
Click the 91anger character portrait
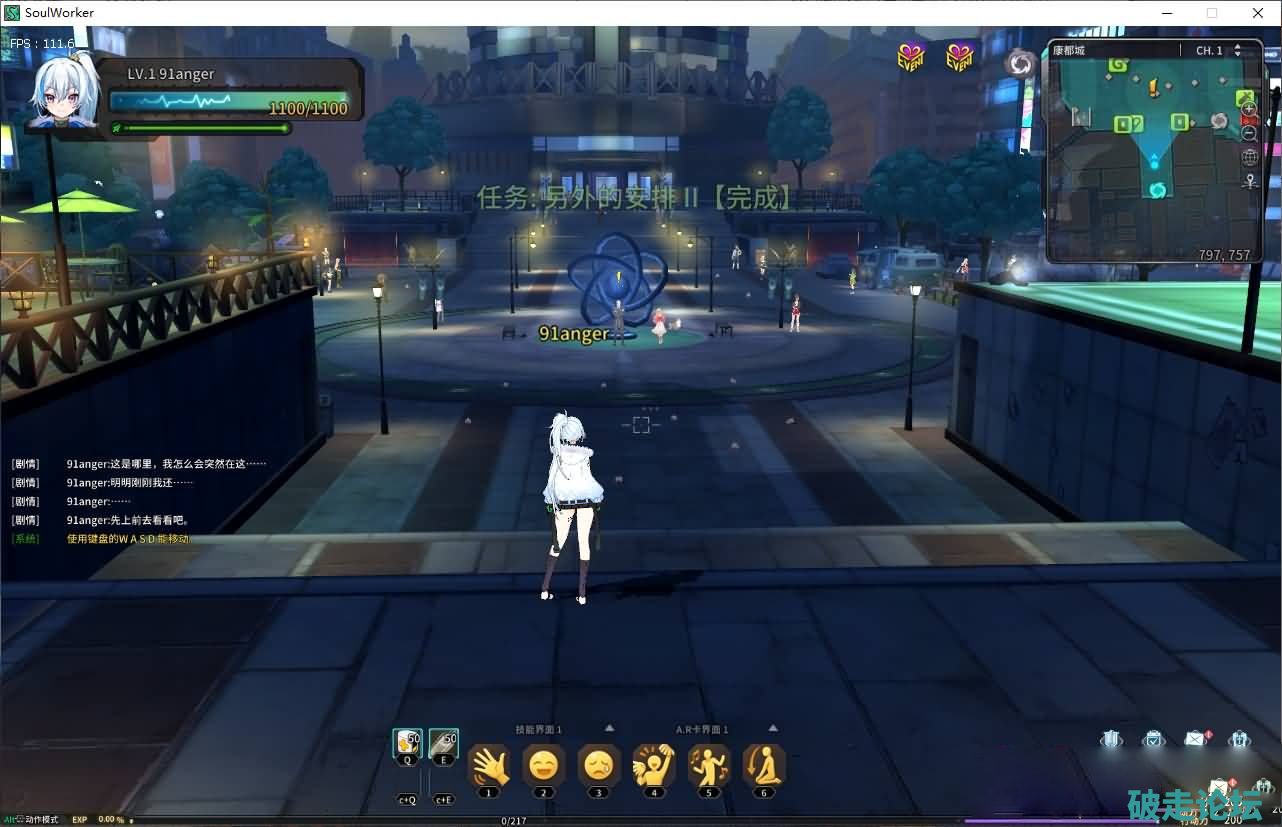tap(66, 93)
